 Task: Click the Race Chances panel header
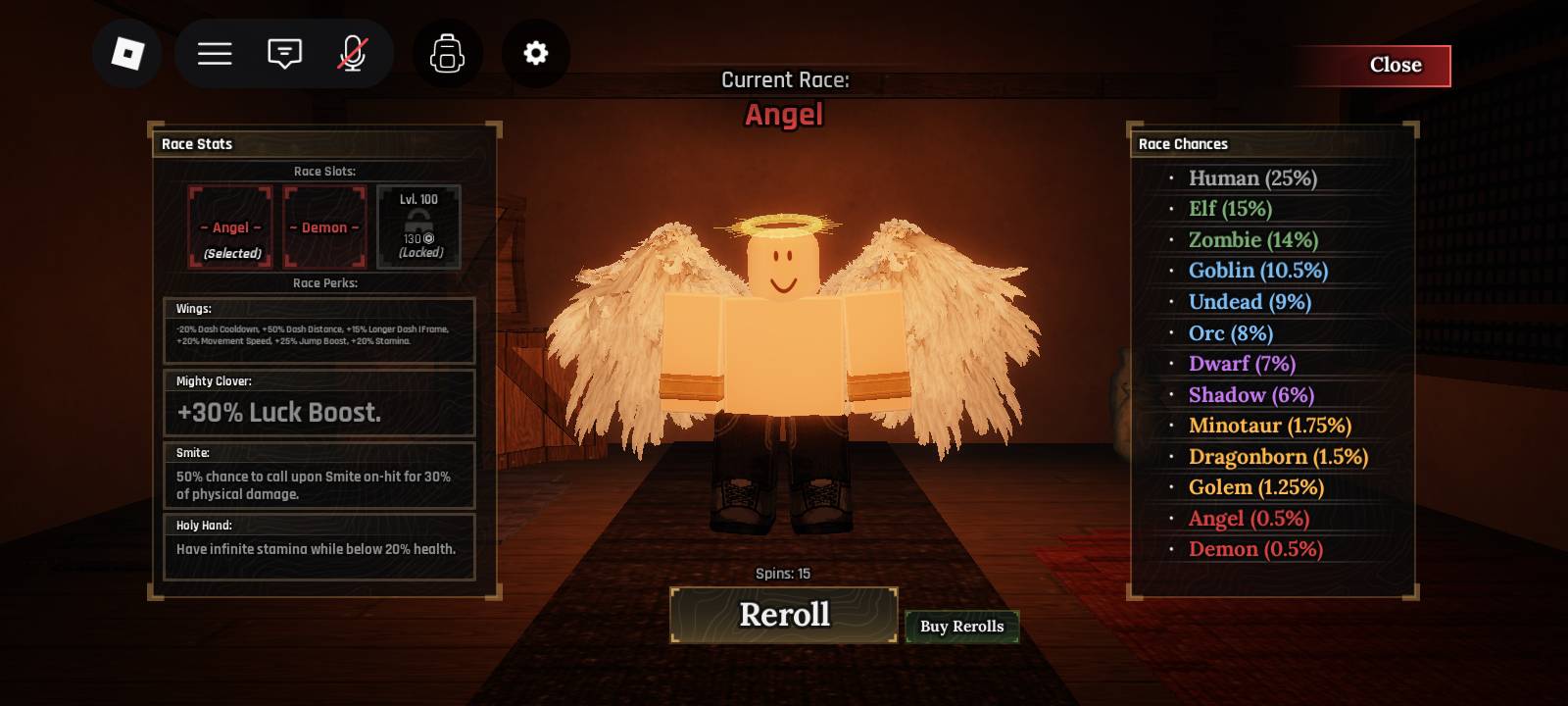[1183, 144]
